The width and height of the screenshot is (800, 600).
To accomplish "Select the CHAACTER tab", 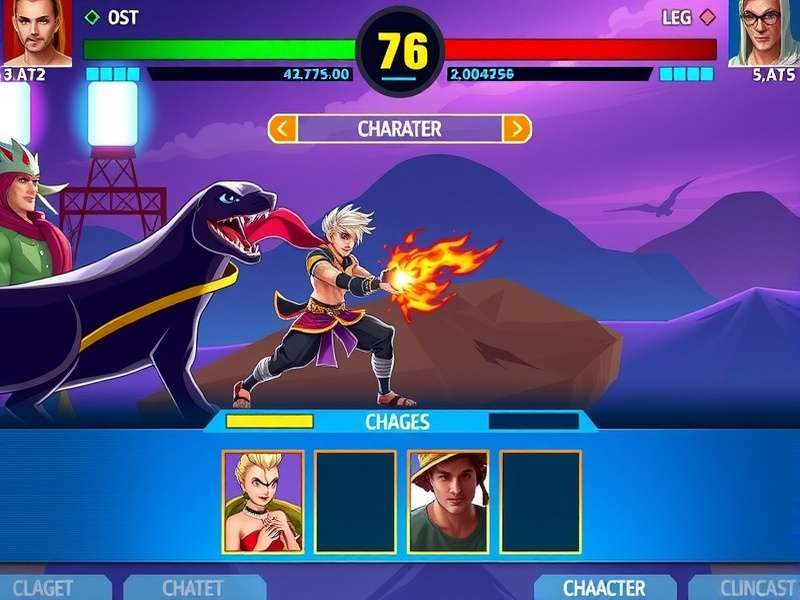I will (603, 588).
